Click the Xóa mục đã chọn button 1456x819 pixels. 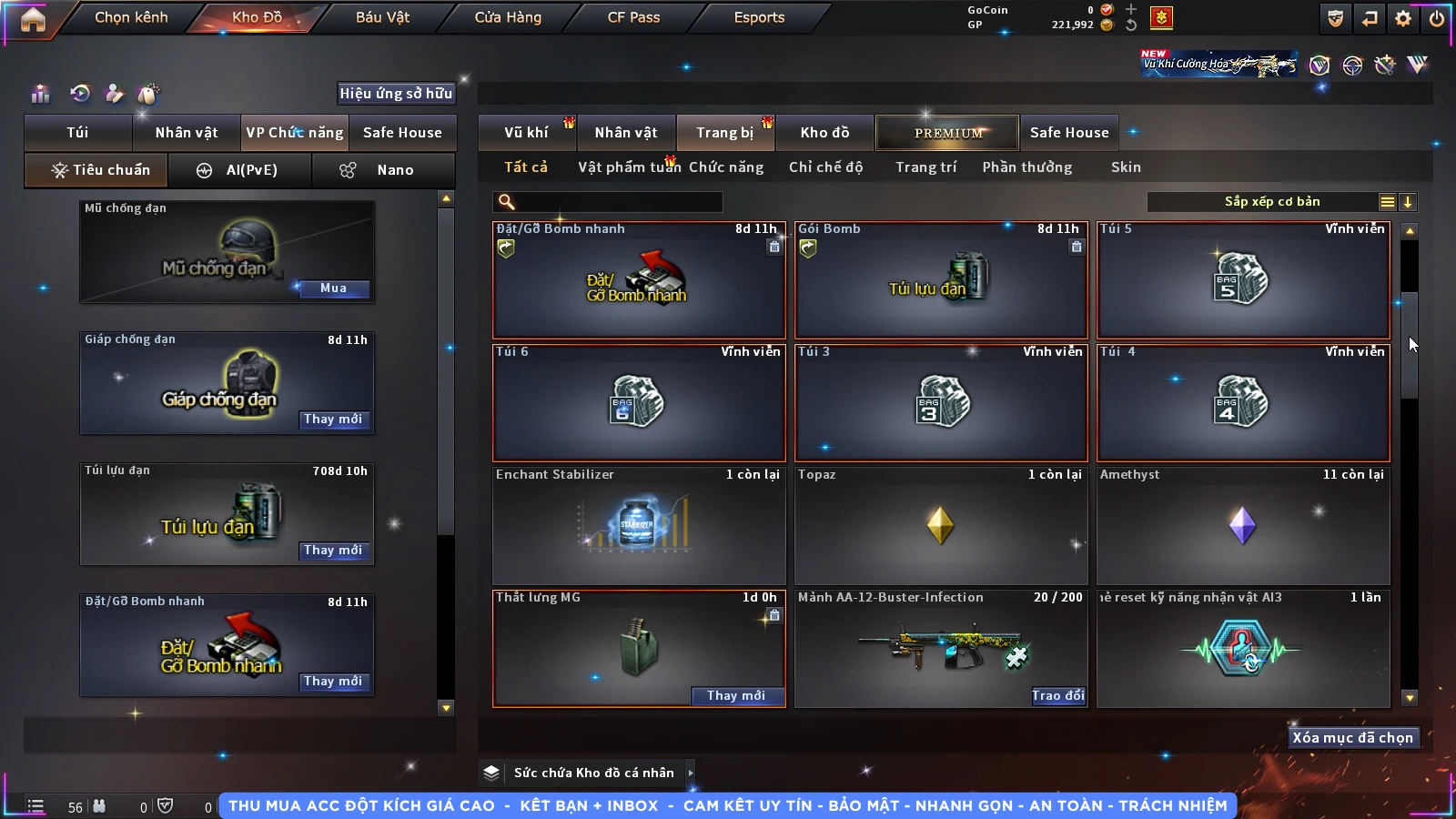coord(1352,738)
